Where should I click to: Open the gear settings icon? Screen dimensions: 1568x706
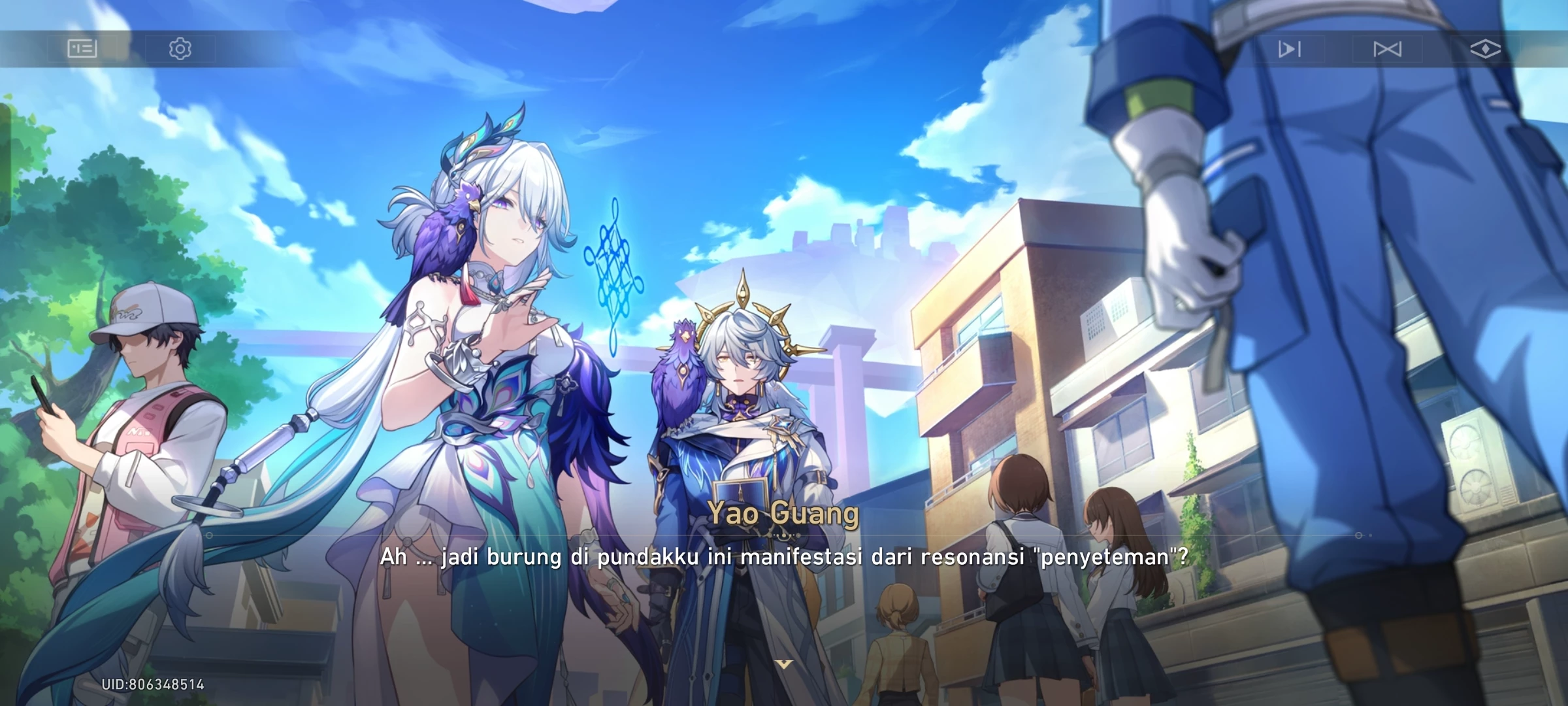(180, 49)
